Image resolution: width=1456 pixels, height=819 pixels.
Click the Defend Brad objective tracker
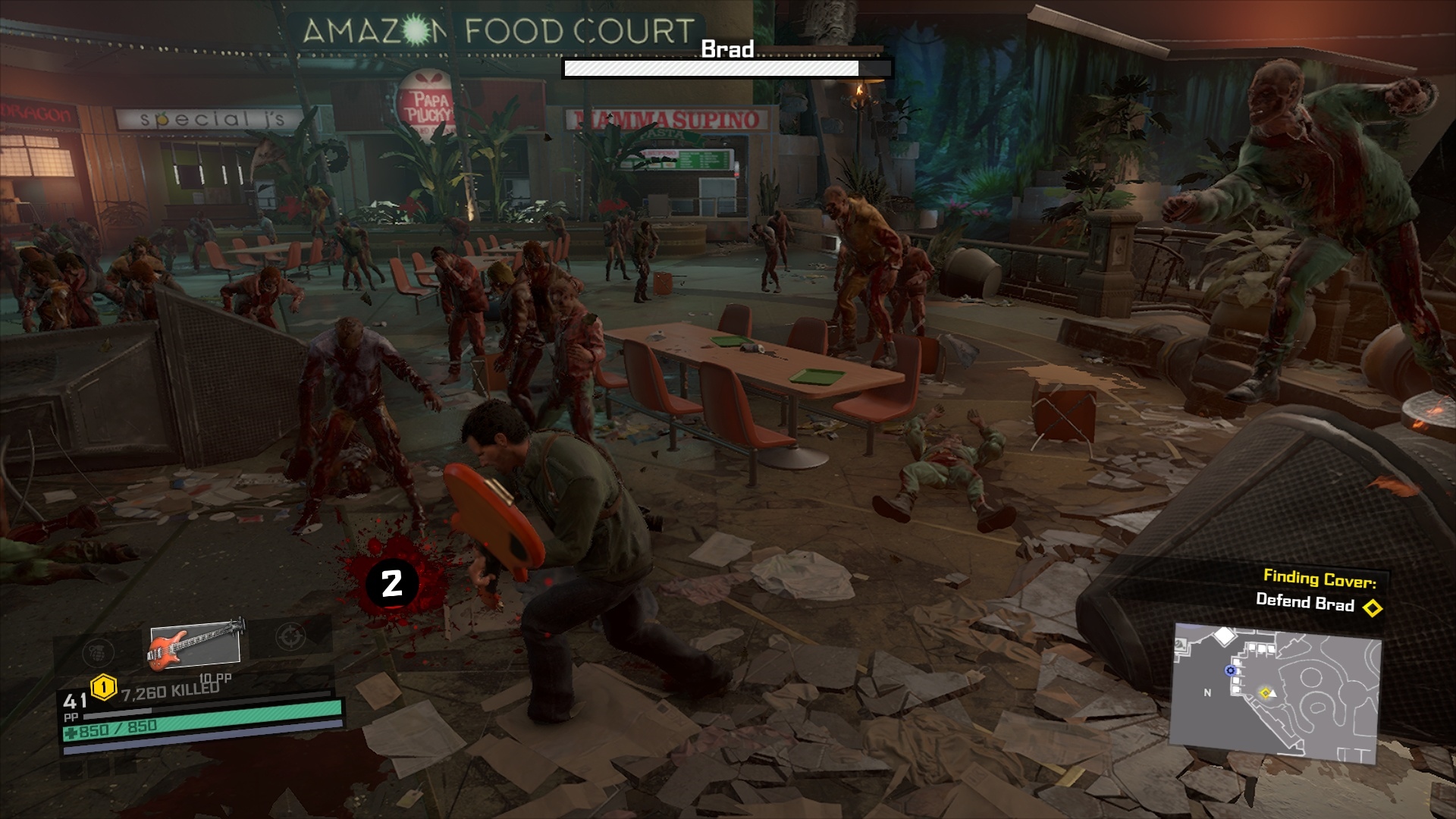click(1304, 603)
